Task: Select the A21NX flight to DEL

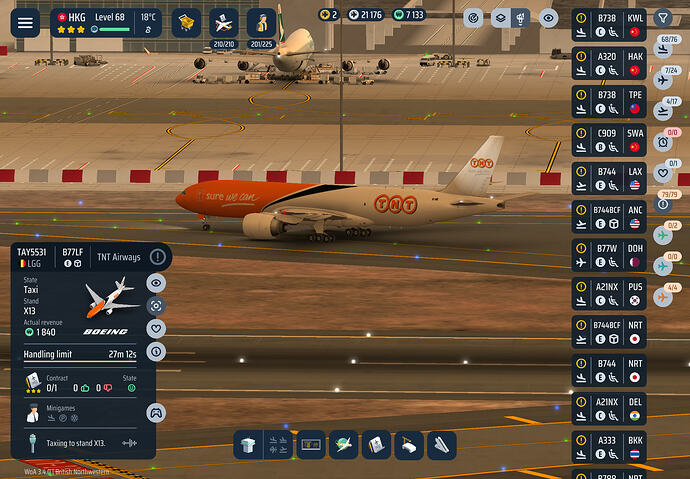Action: point(608,408)
